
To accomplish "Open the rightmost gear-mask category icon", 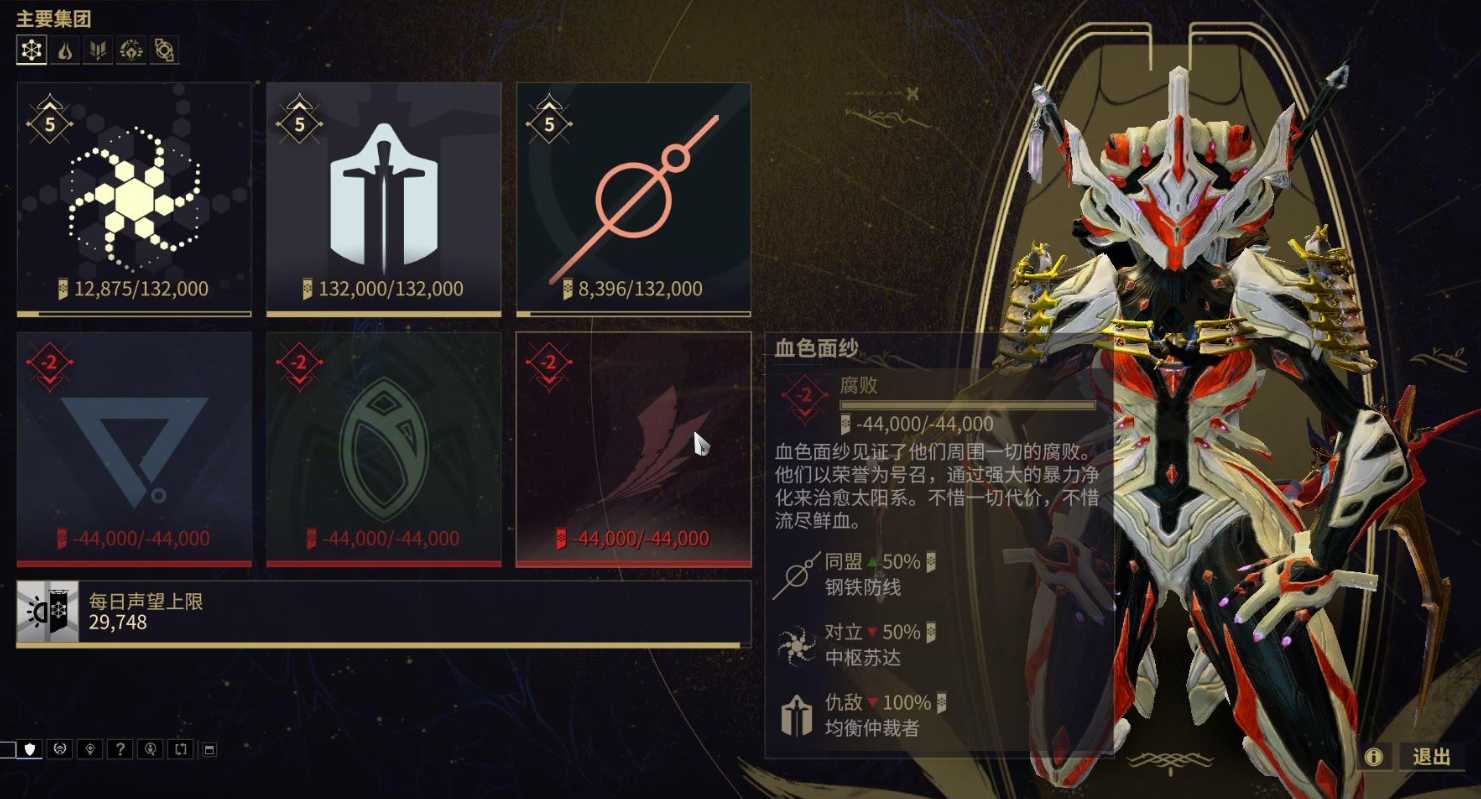I will pos(162,49).
